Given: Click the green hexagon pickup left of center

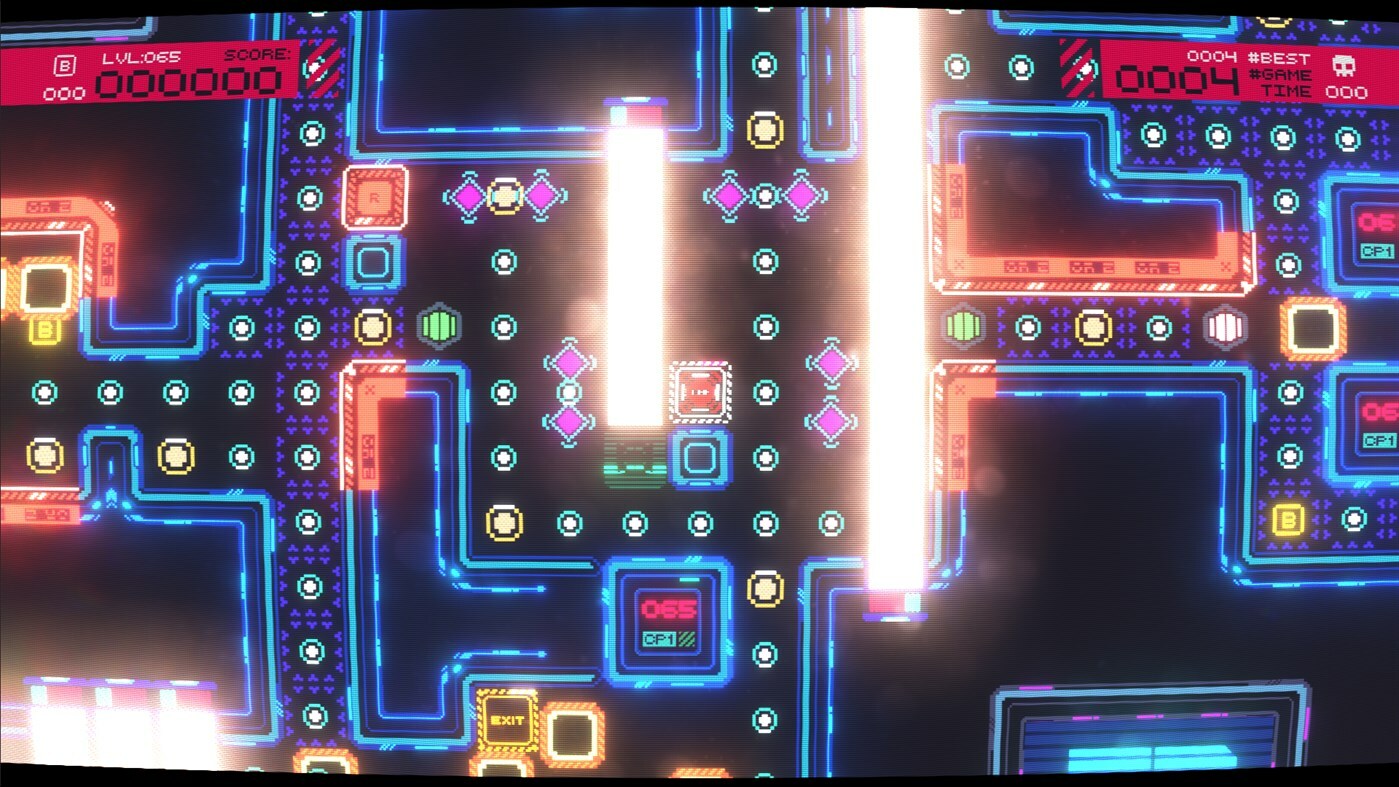Looking at the screenshot, I should point(438,323).
